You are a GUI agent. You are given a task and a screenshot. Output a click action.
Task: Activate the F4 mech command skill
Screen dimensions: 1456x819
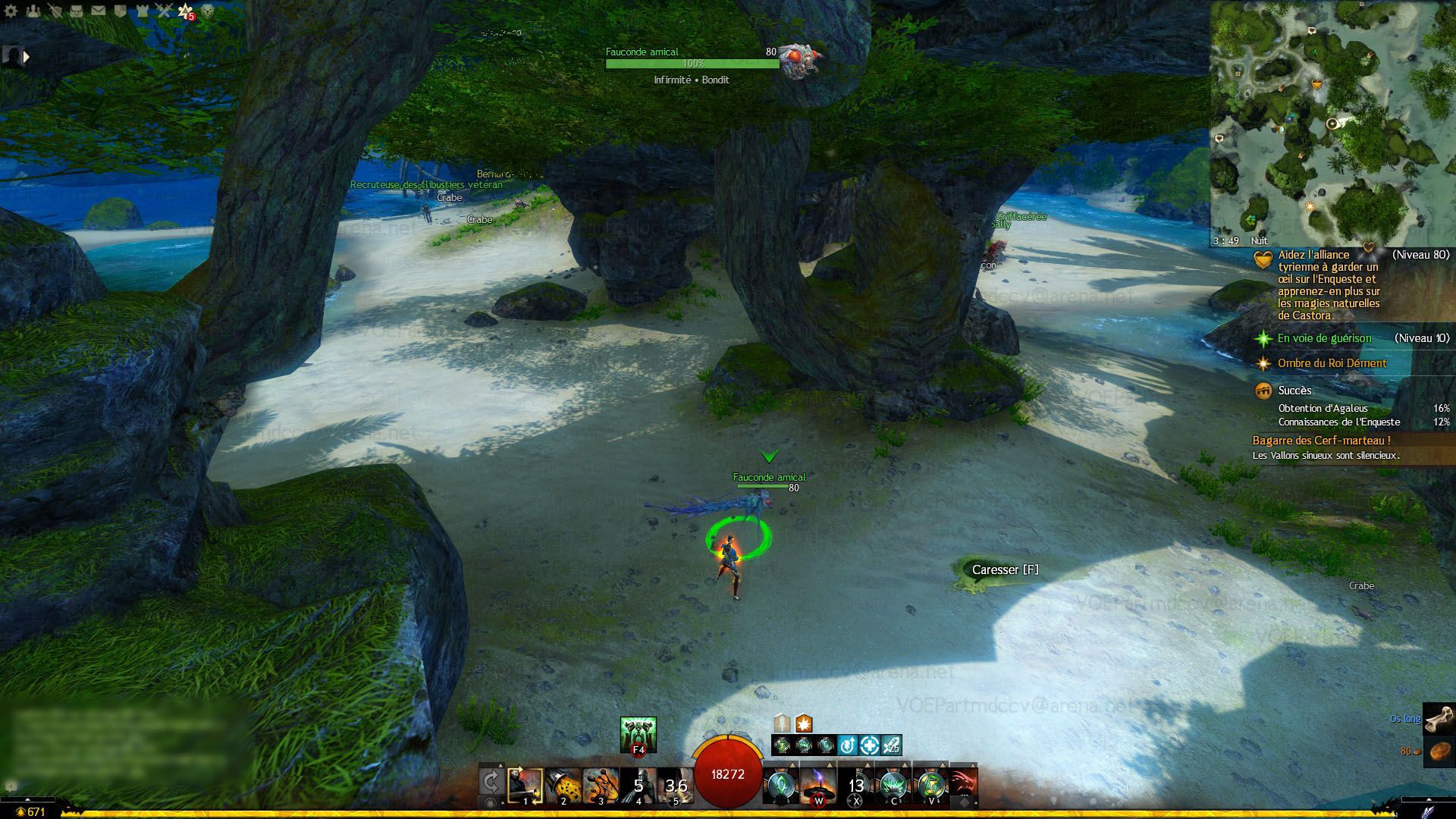(638, 735)
